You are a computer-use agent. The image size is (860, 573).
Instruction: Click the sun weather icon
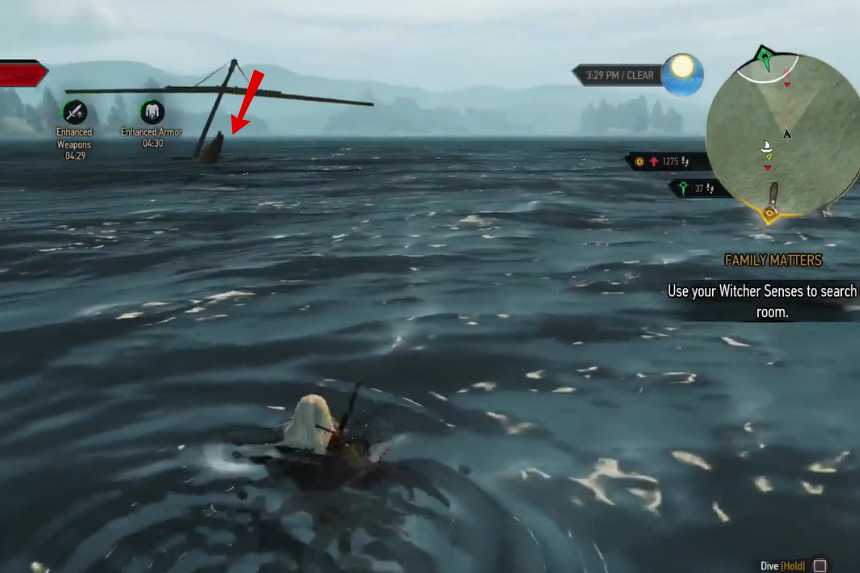point(682,74)
